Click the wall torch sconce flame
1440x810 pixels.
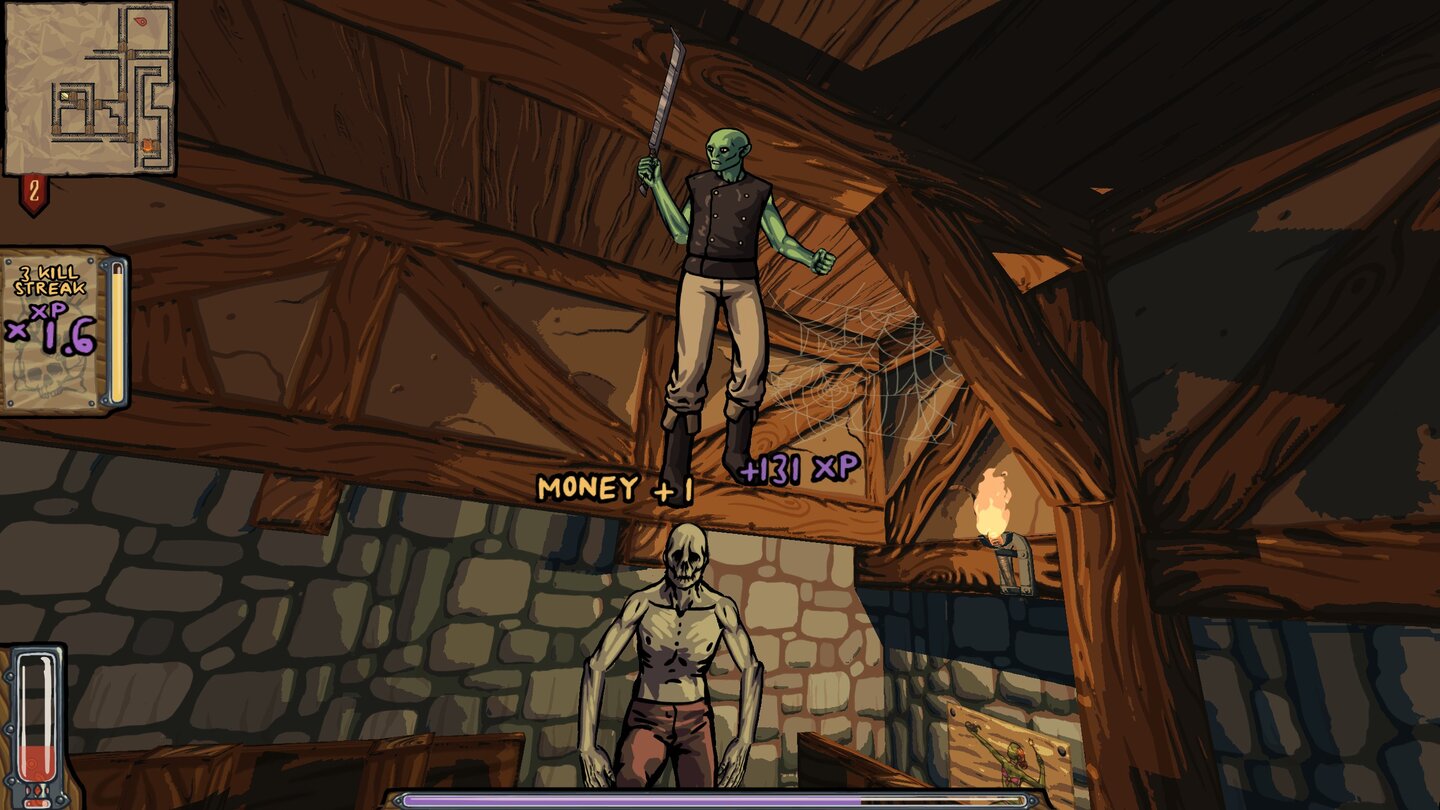[x=990, y=500]
